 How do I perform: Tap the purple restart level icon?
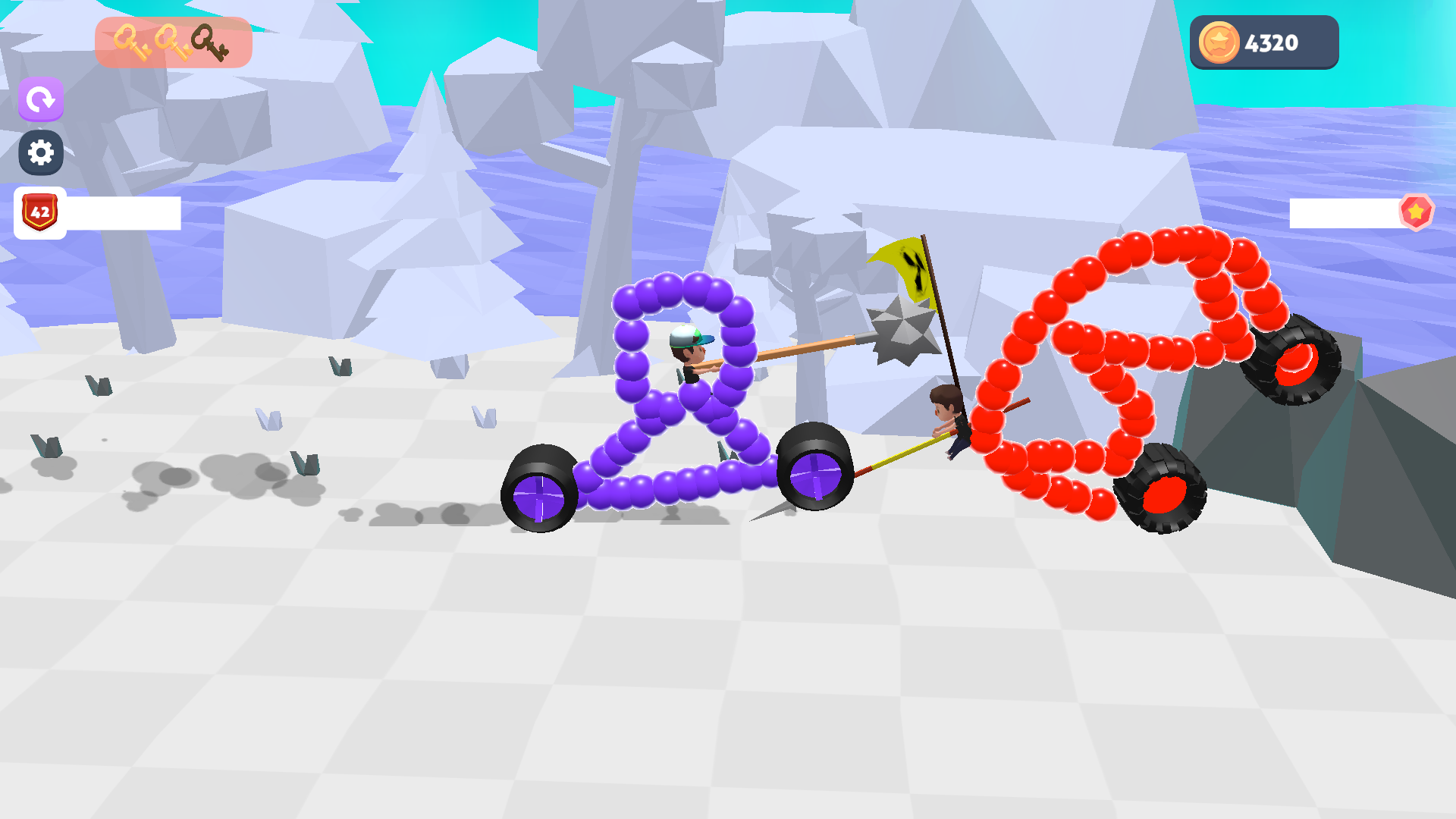tap(42, 99)
